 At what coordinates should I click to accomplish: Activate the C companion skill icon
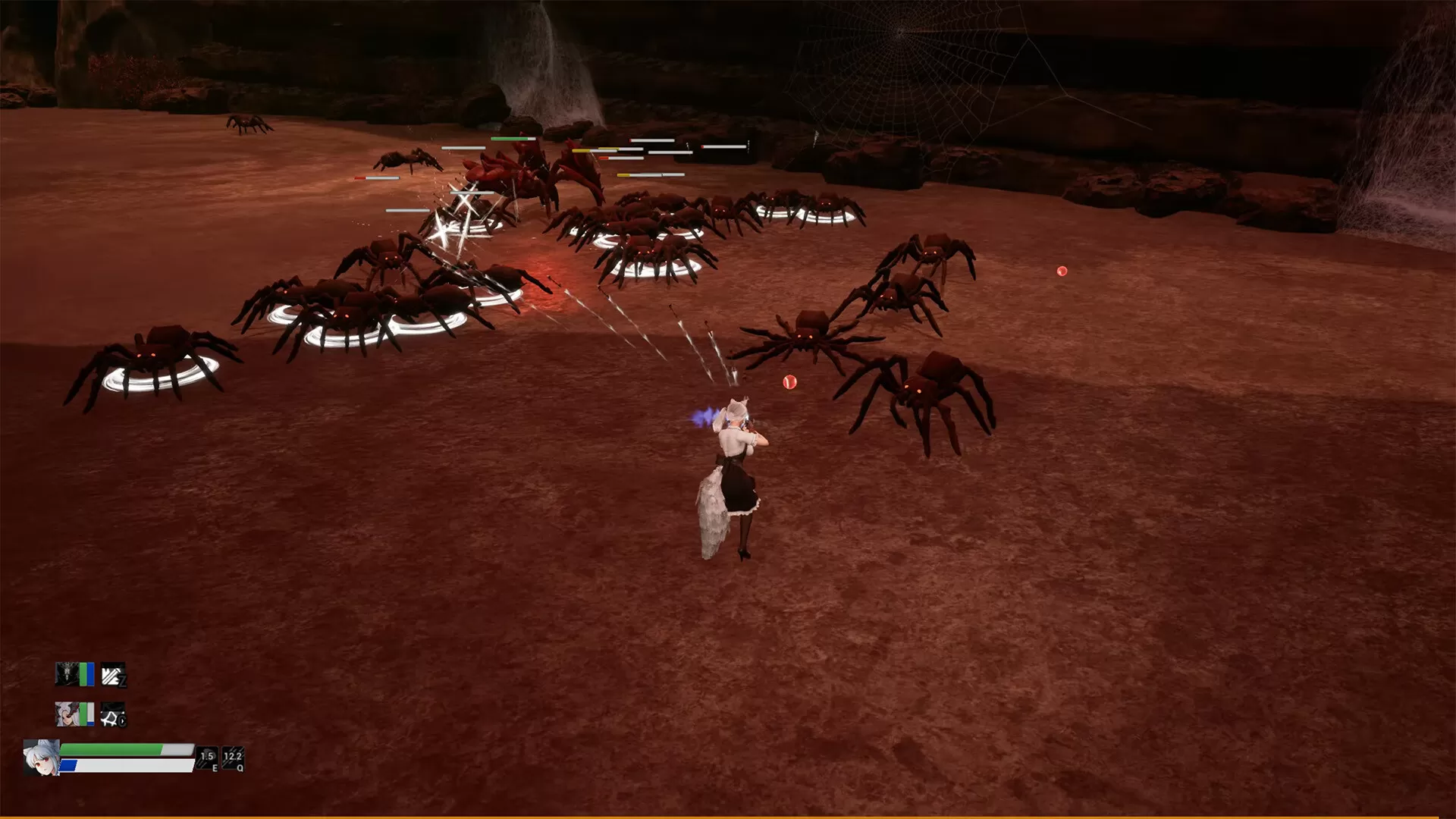point(113,714)
